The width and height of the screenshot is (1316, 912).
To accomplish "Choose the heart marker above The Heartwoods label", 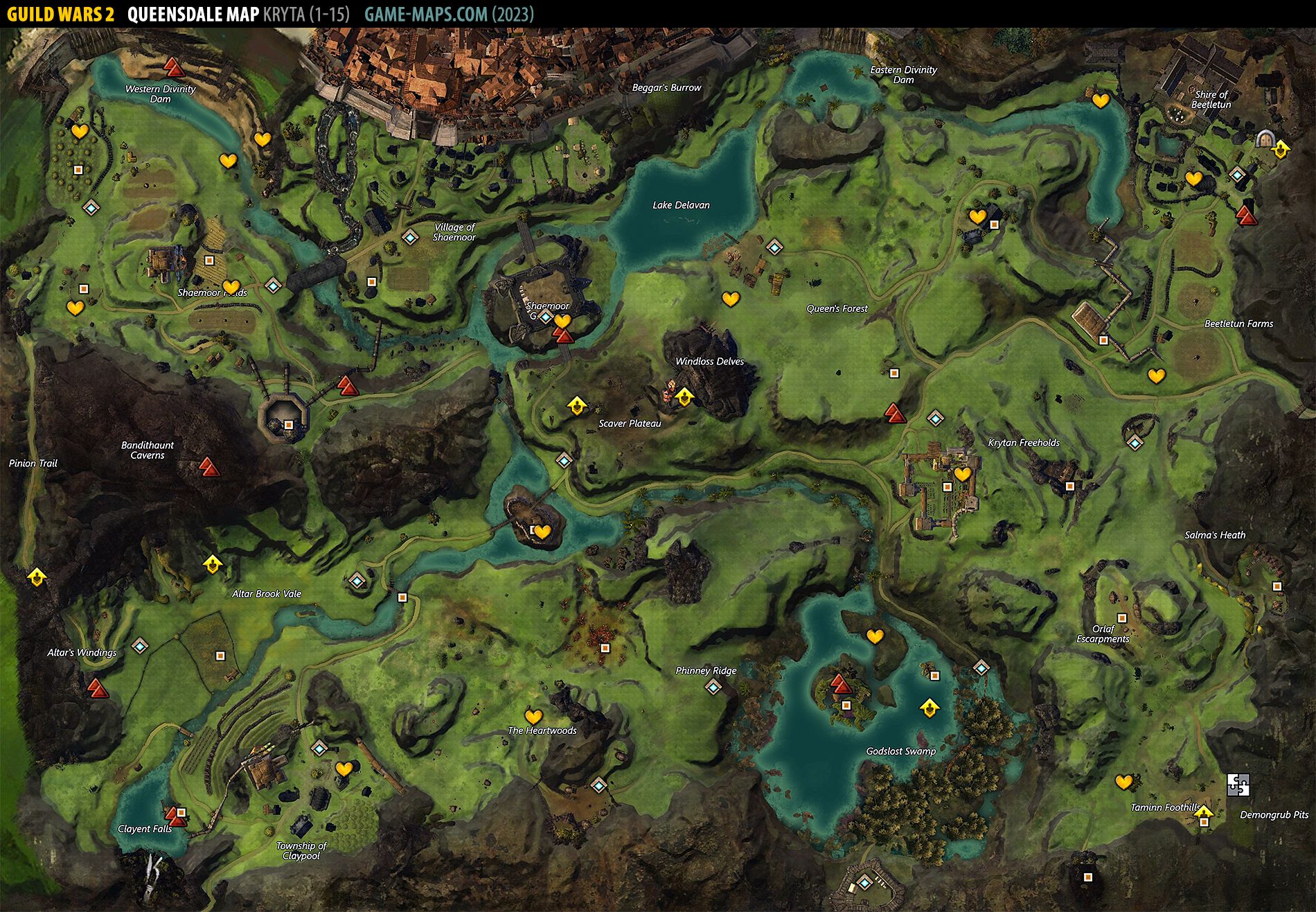I will coord(533,716).
